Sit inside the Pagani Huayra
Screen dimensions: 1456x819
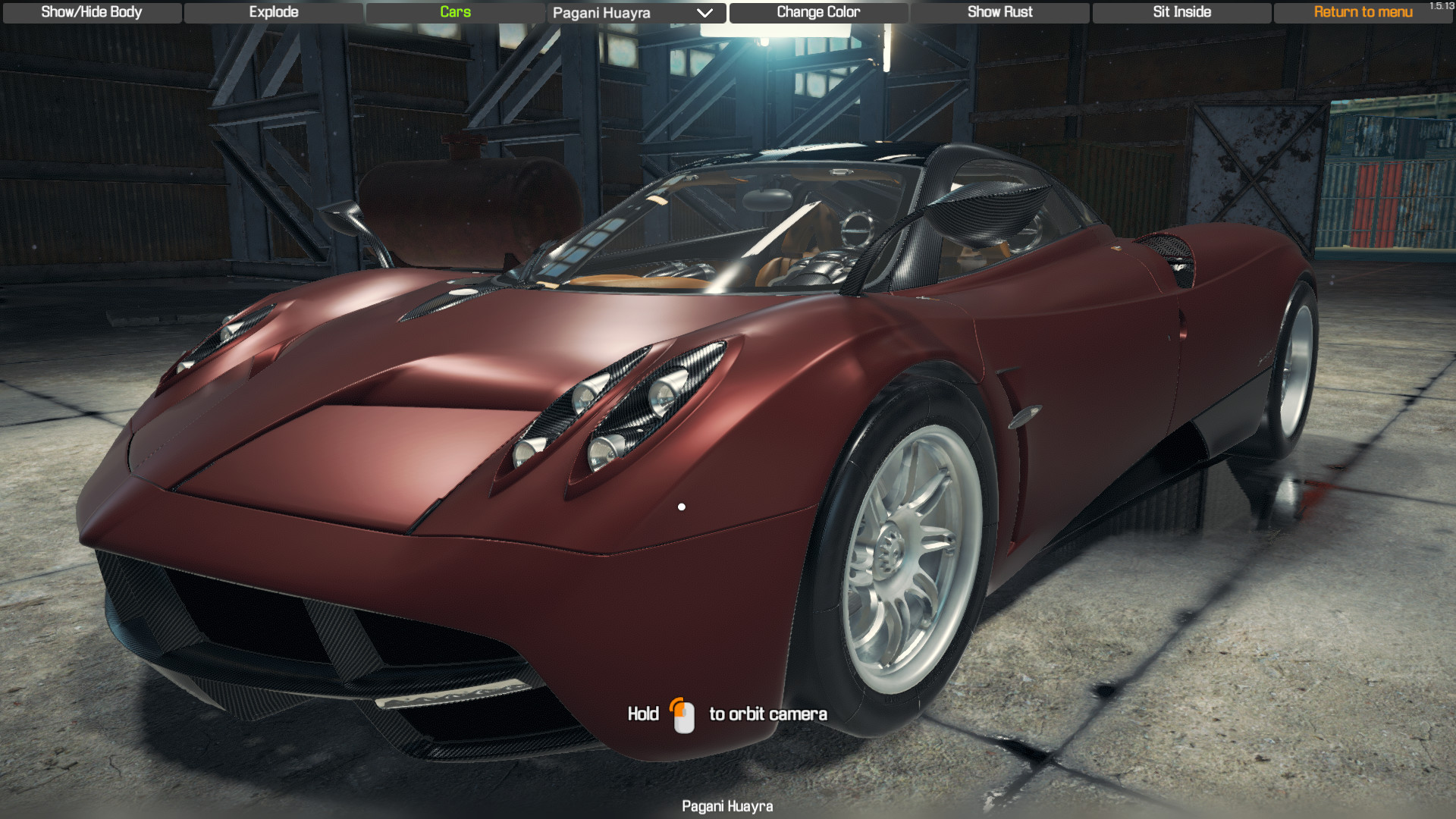(1181, 12)
